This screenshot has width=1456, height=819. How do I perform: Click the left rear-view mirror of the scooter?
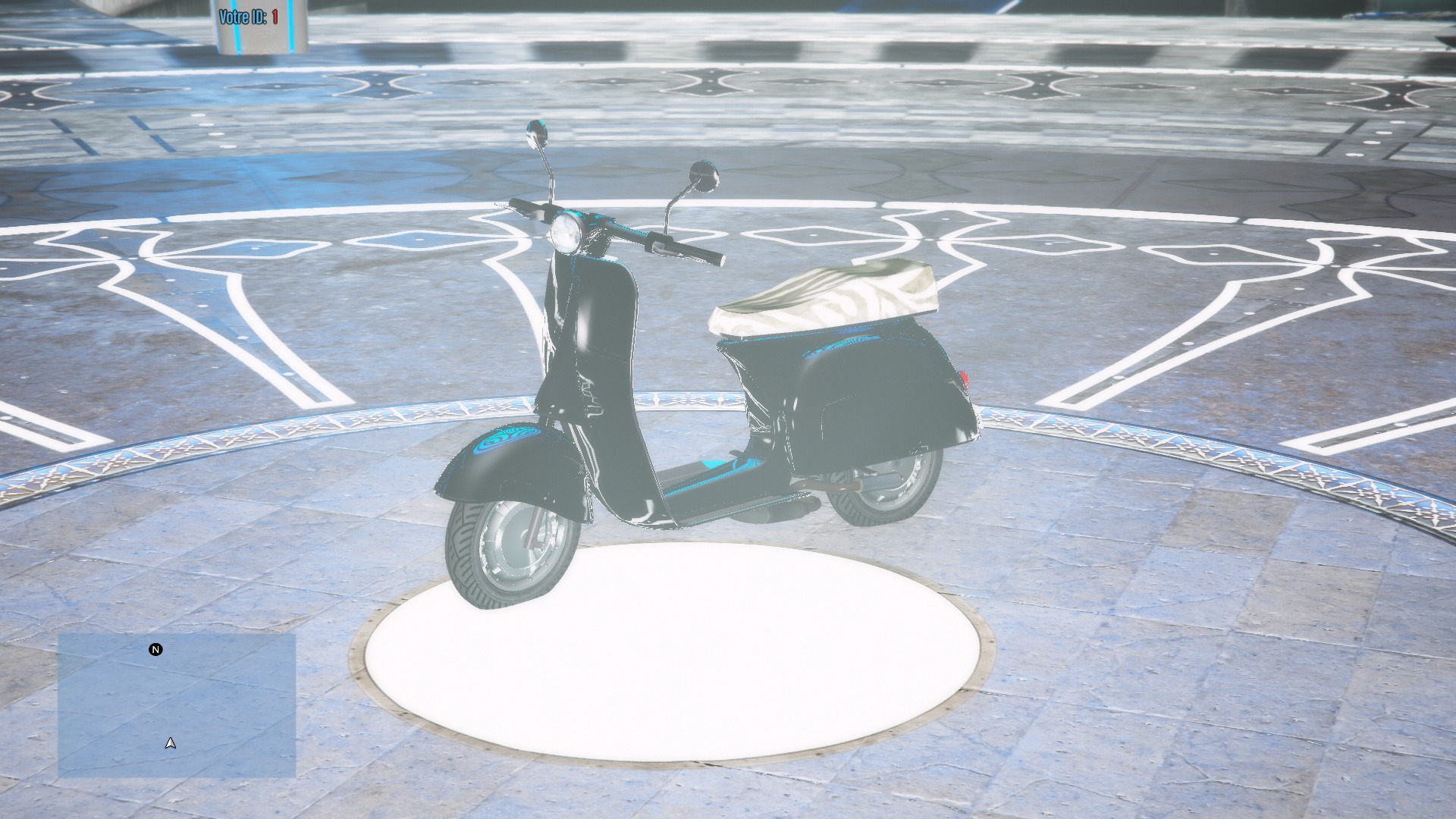pos(535,131)
